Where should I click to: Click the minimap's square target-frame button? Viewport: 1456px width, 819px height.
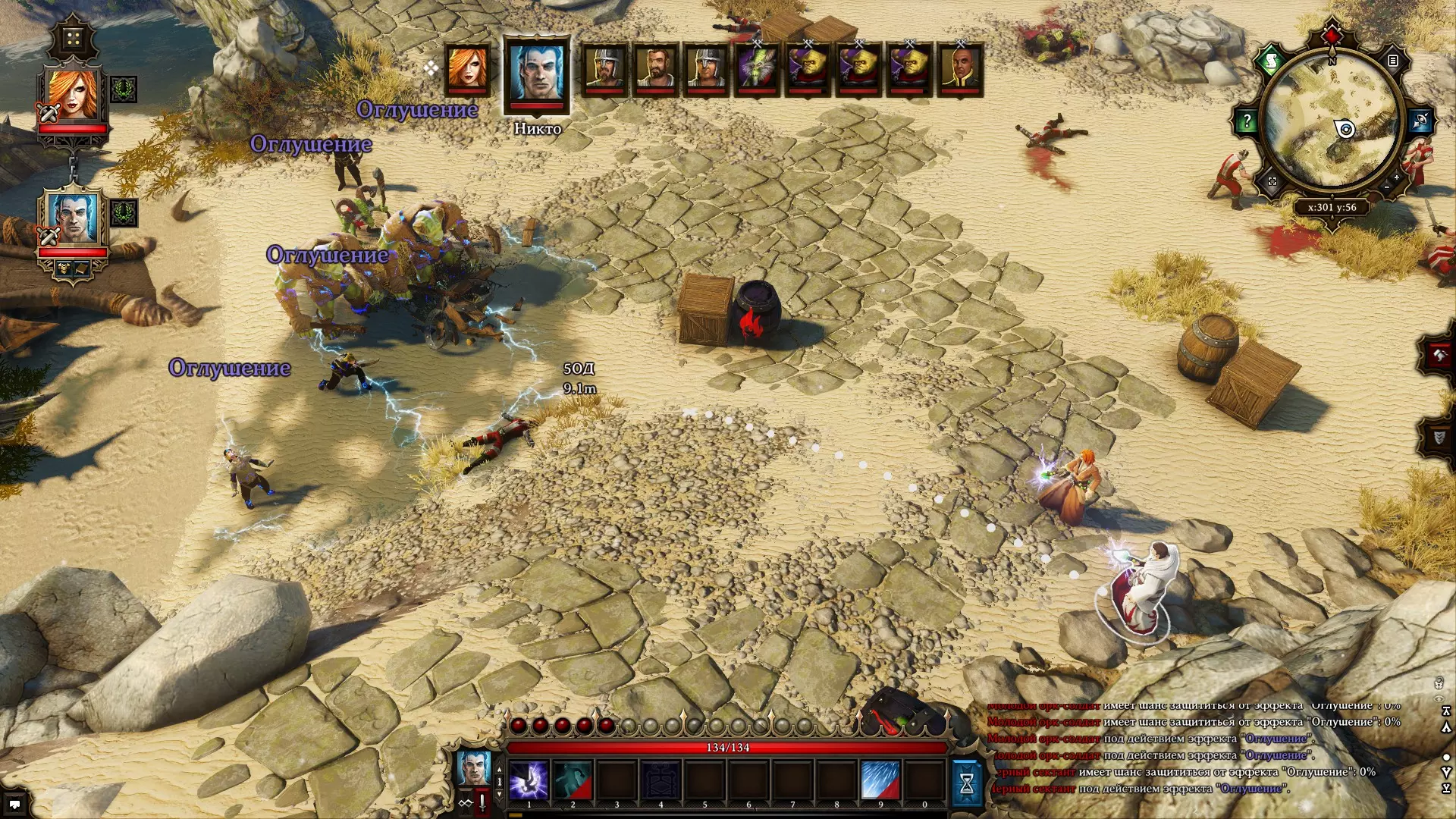pos(1272,181)
